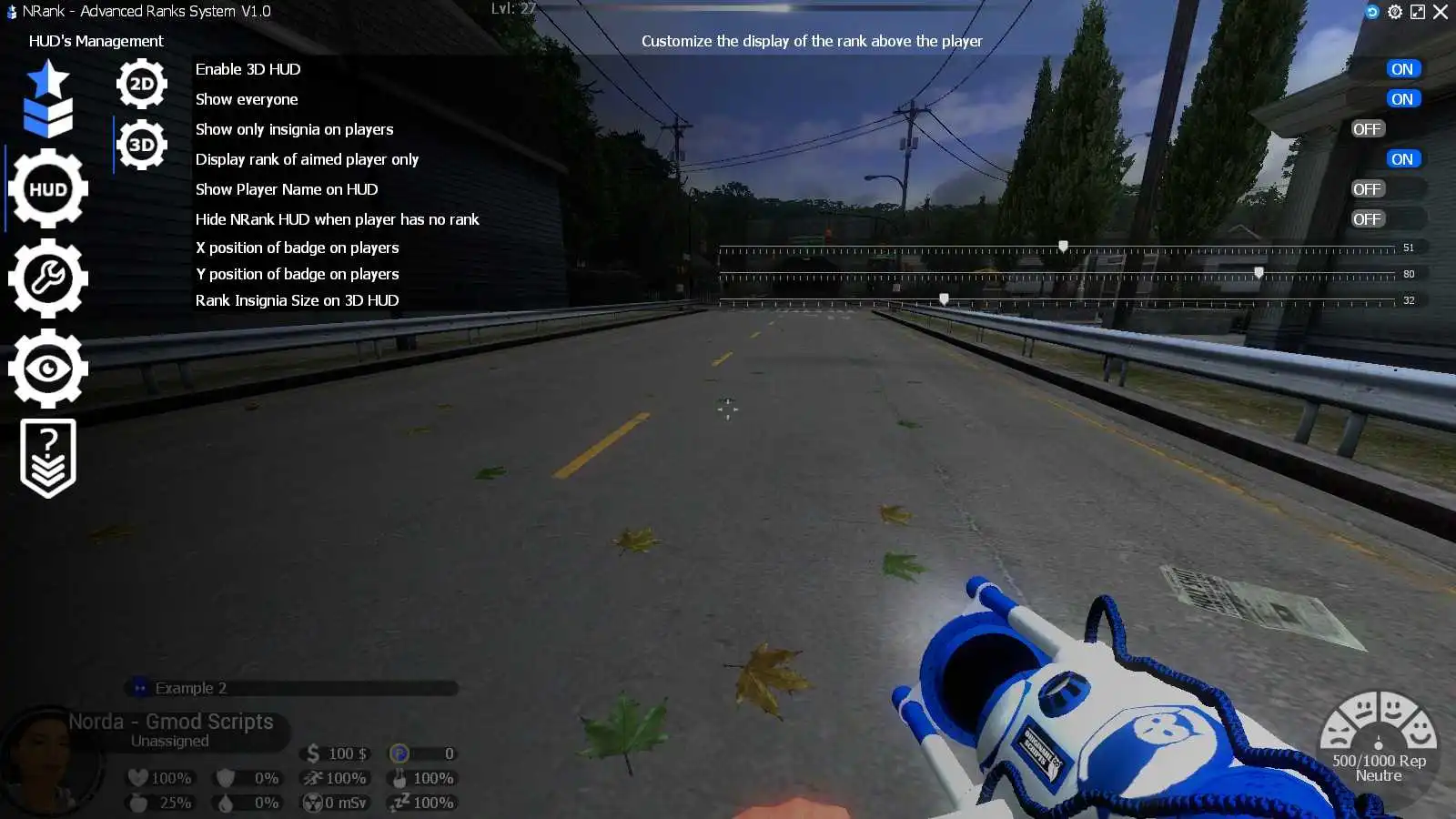Viewport: 1456px width, 819px height.
Task: Open the HUD section in the sidebar
Action: (x=48, y=189)
